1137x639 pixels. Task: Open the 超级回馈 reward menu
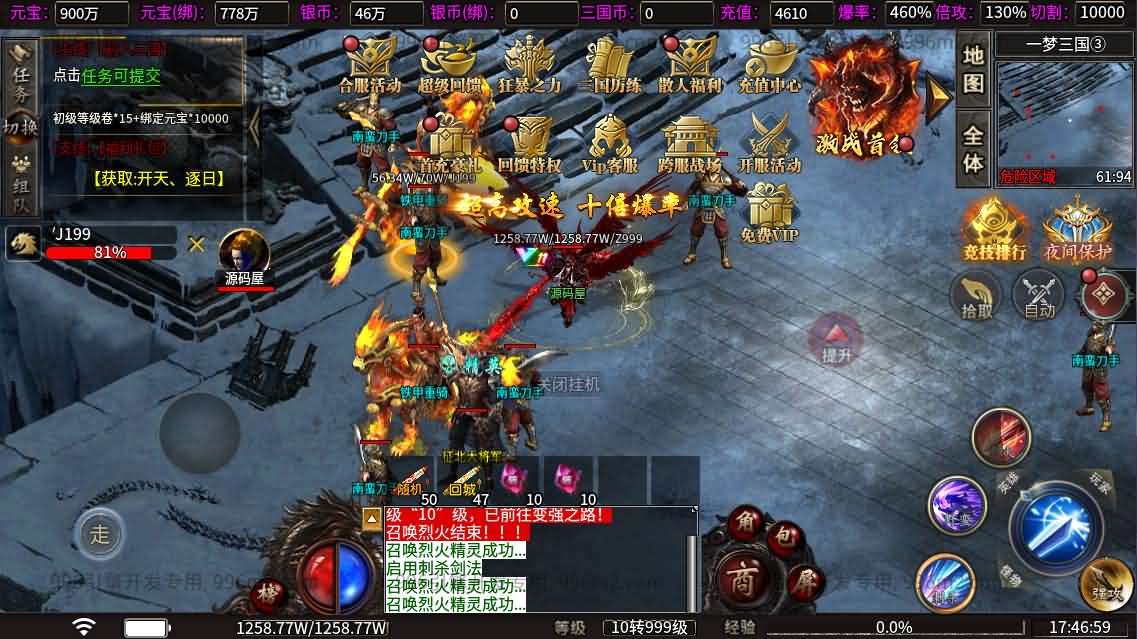pos(448,63)
